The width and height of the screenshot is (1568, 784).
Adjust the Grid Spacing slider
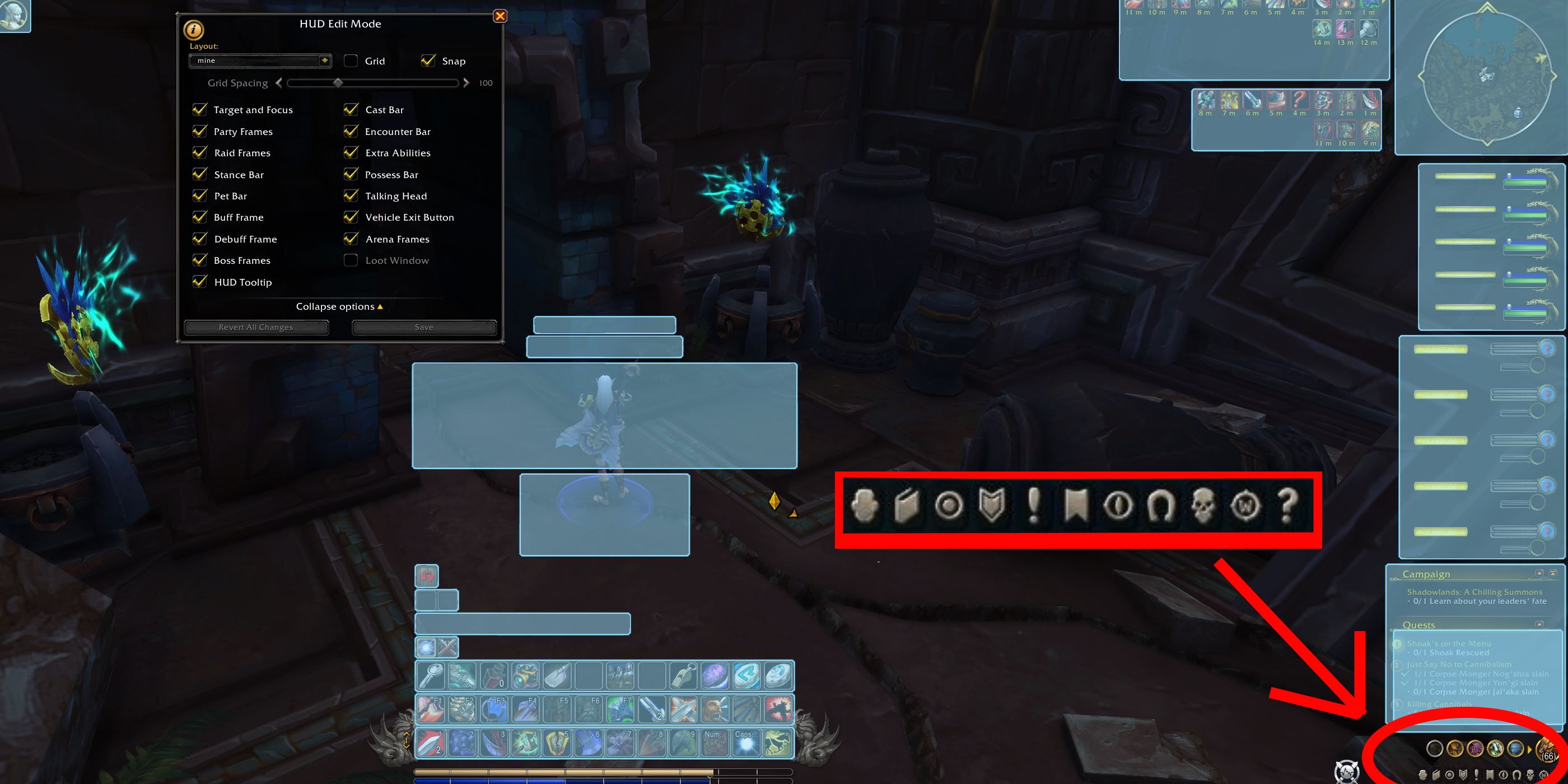click(339, 83)
